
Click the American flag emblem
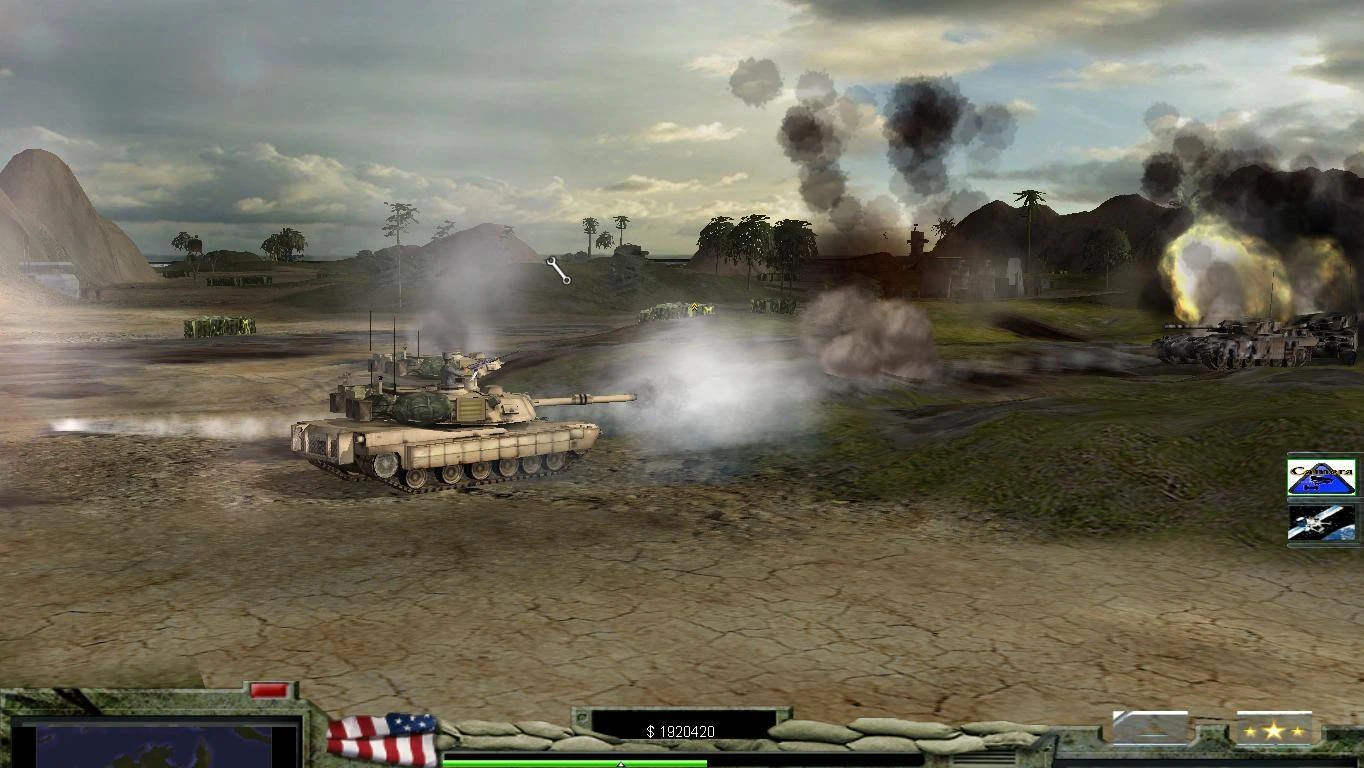click(x=383, y=738)
